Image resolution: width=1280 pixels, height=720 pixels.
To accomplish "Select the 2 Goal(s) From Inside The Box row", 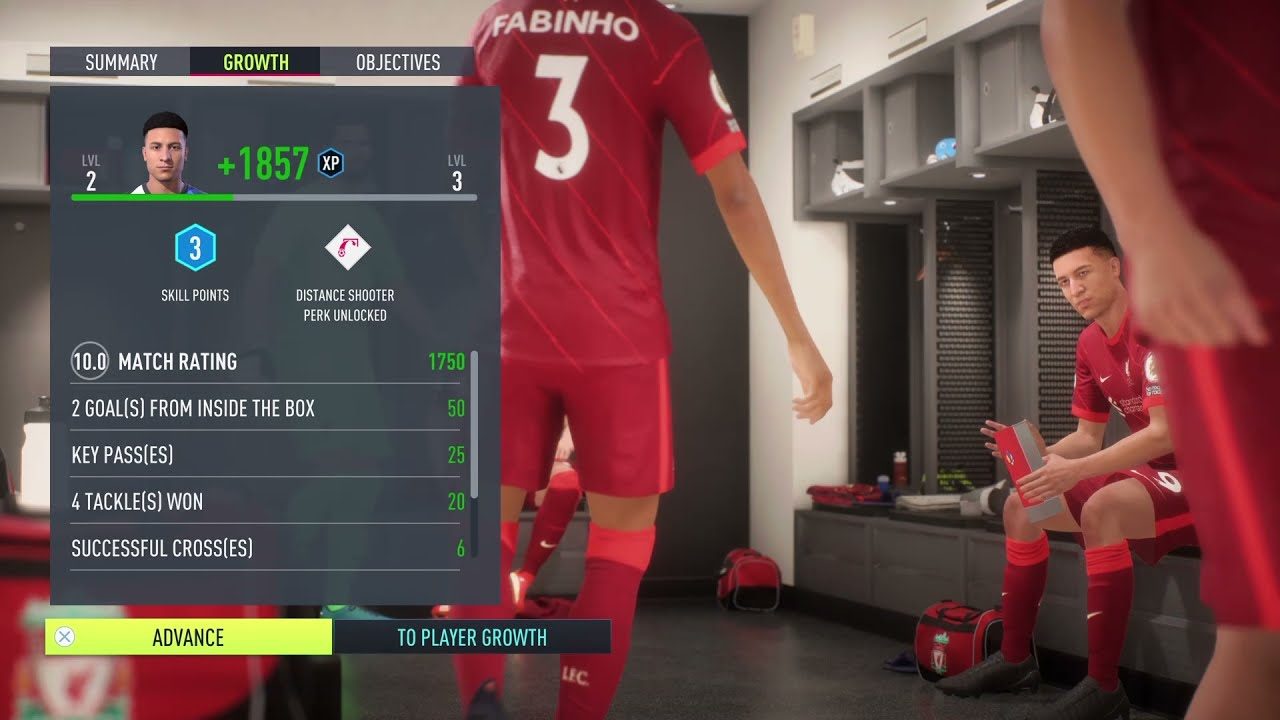I will (x=250, y=409).
